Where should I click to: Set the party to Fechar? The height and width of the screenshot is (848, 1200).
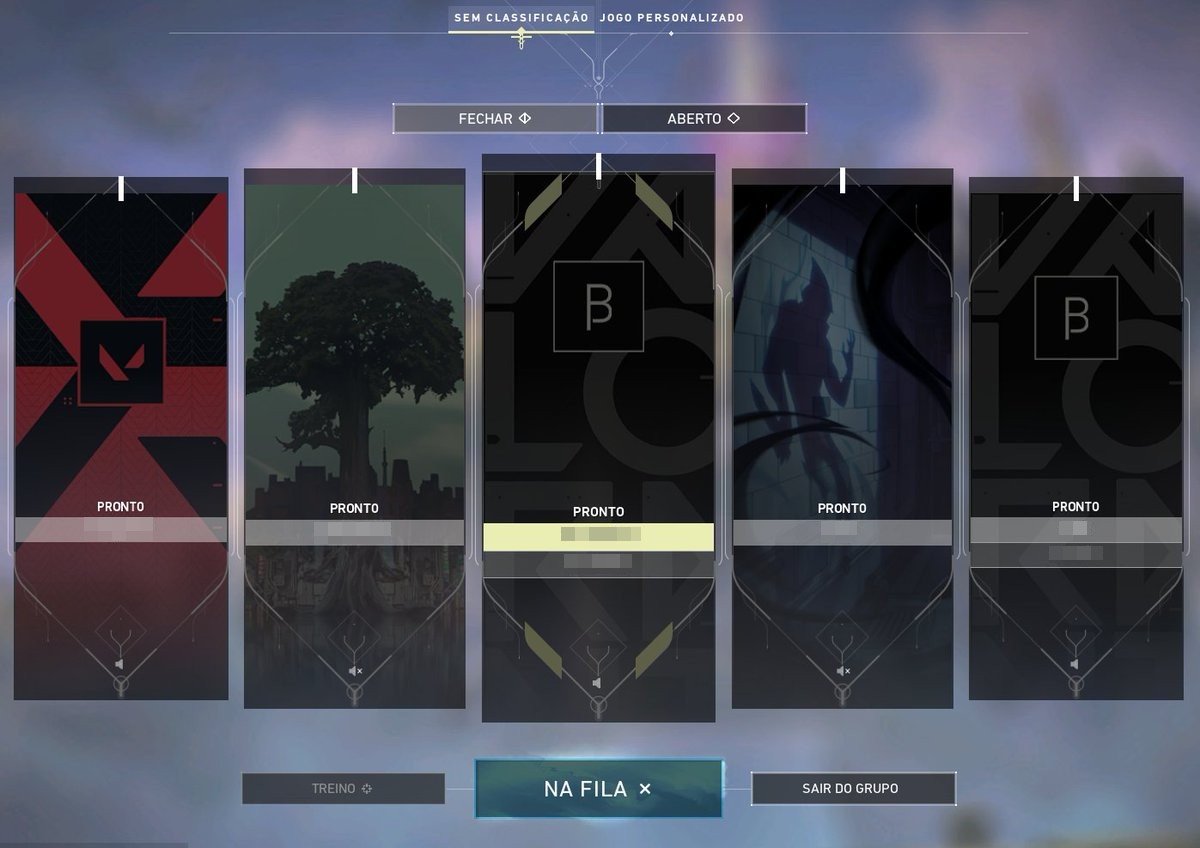point(495,119)
